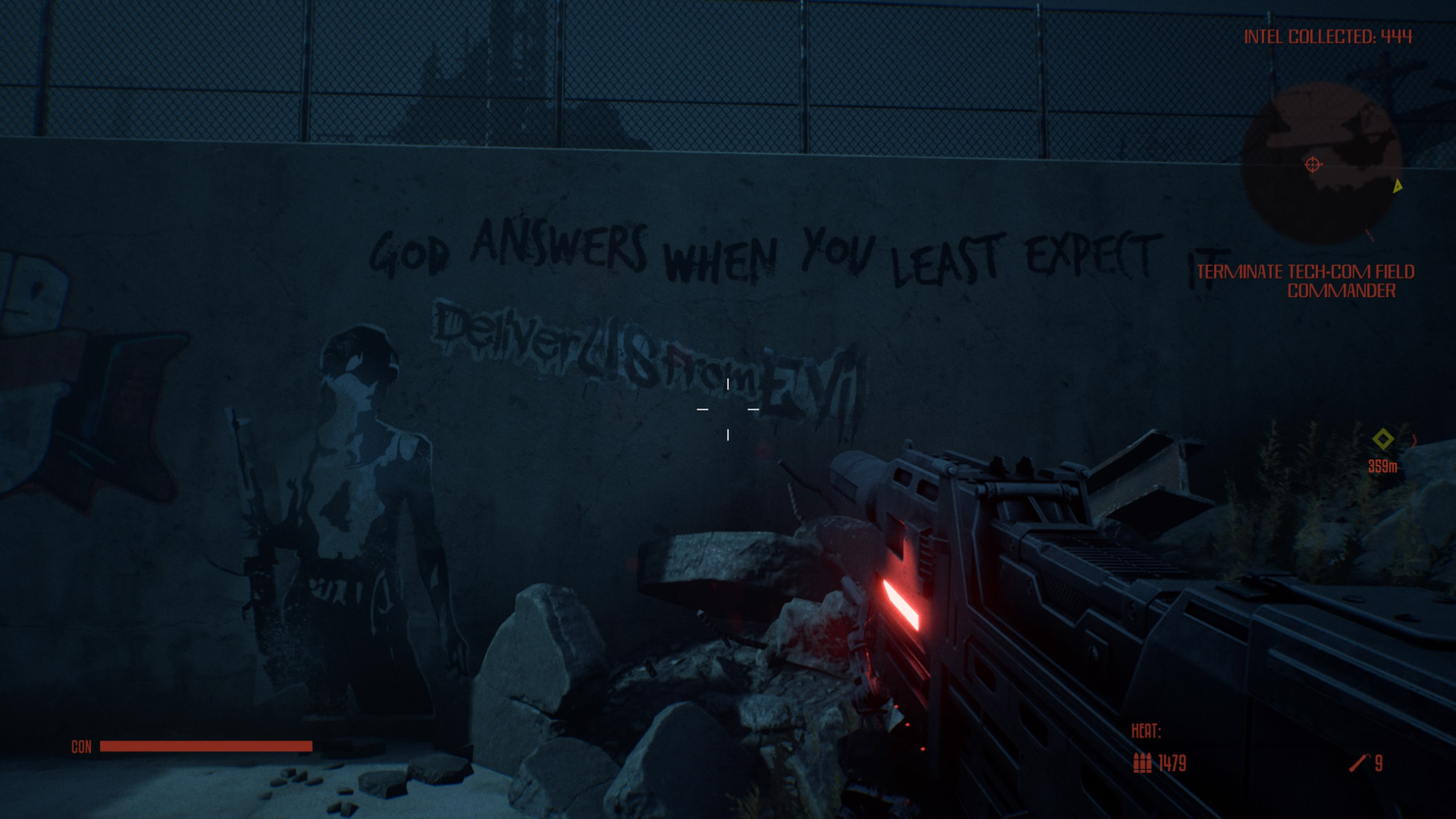Viewport: 1456px width, 819px height.
Task: Click the yellow diamond waypoint marker
Action: (1383, 439)
